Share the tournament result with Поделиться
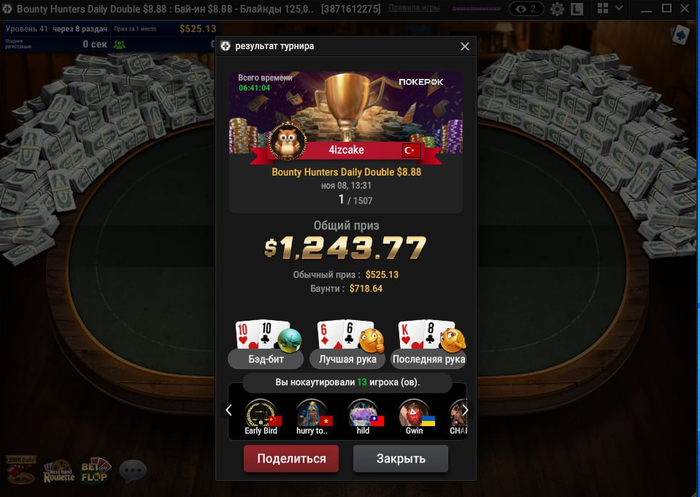This screenshot has width=700, height=497. [x=291, y=459]
